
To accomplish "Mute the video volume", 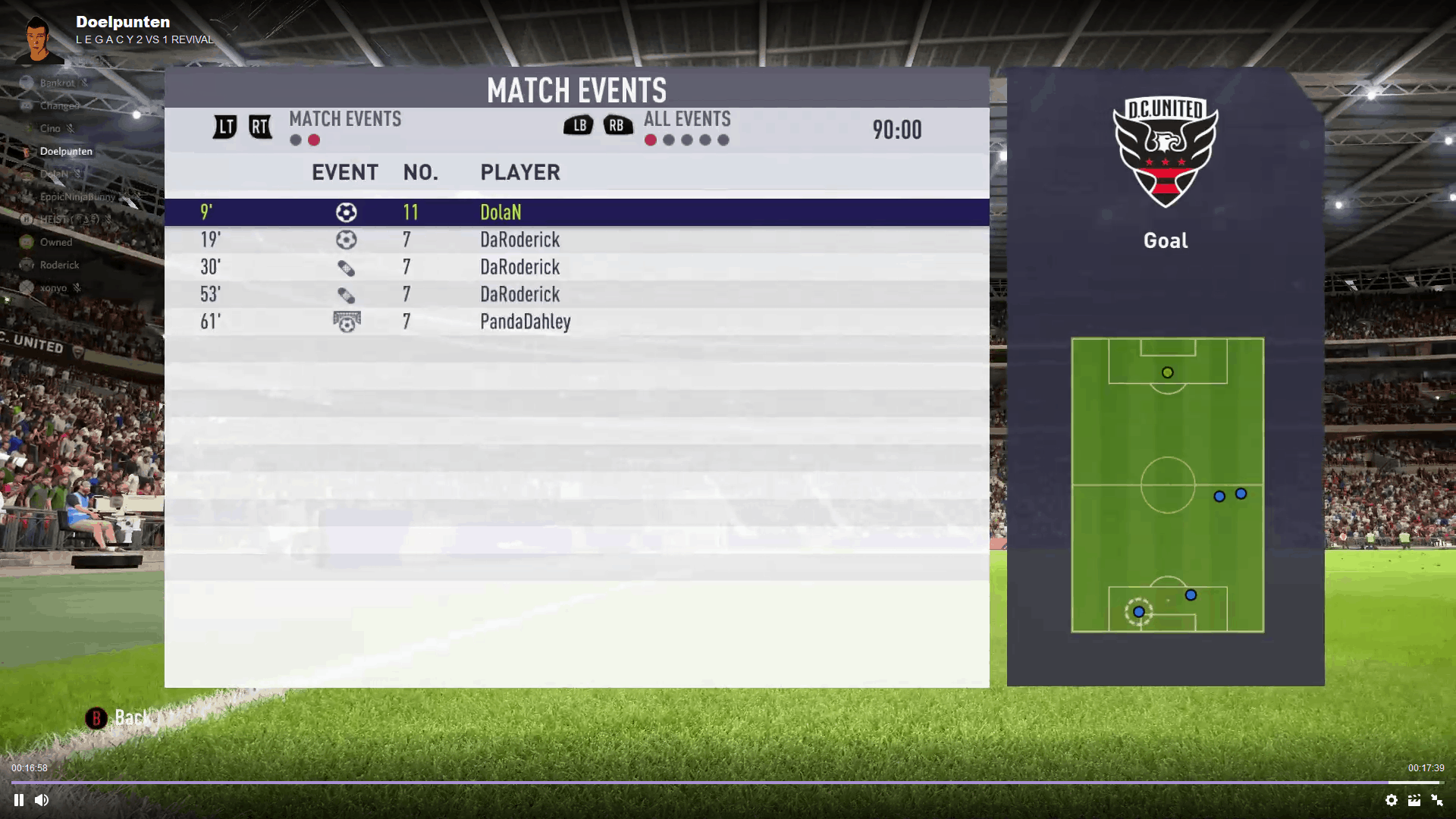I will click(x=42, y=800).
